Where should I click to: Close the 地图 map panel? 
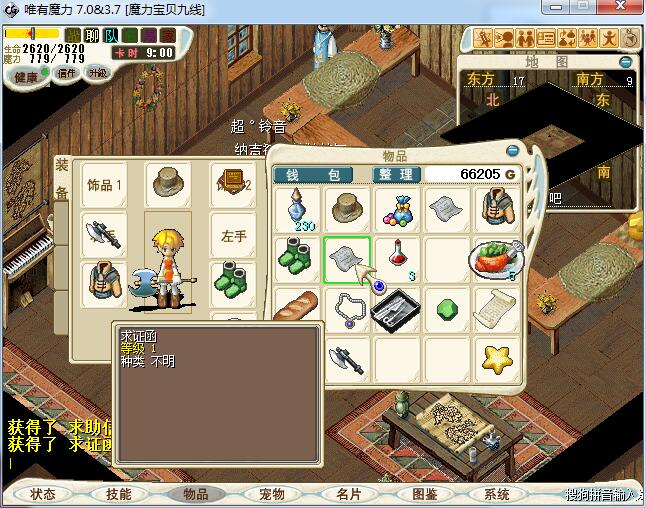[626, 62]
